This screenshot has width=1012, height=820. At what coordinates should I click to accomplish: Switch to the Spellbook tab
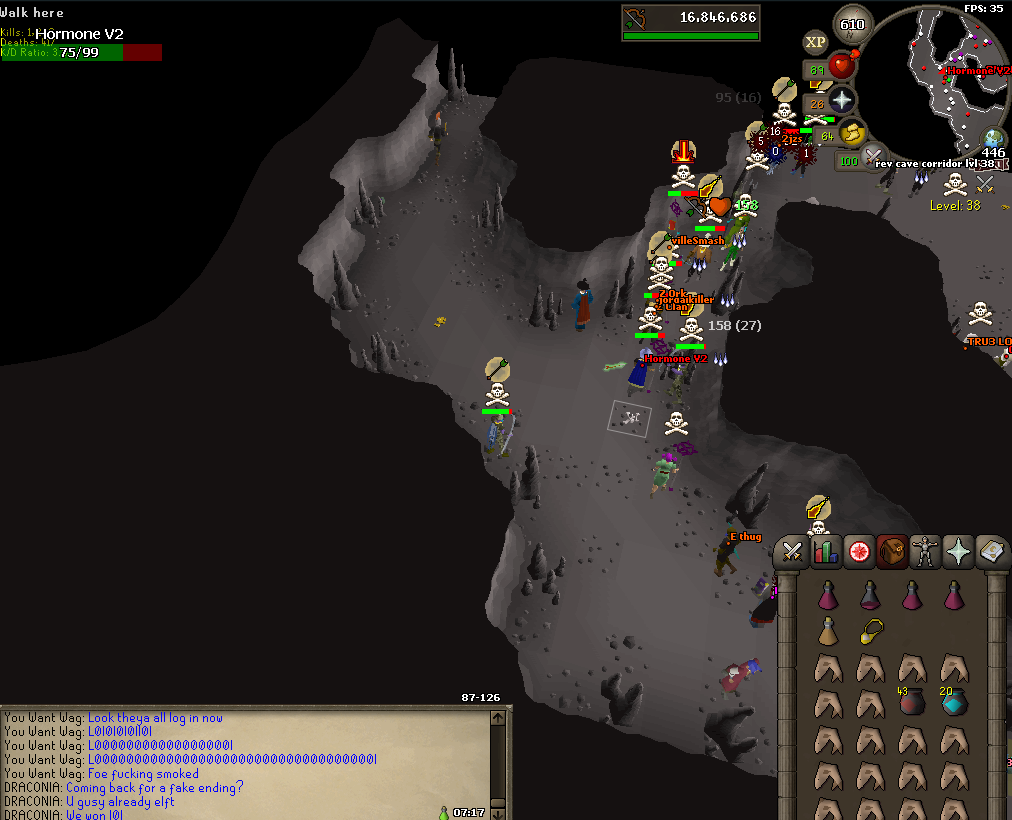pos(992,551)
